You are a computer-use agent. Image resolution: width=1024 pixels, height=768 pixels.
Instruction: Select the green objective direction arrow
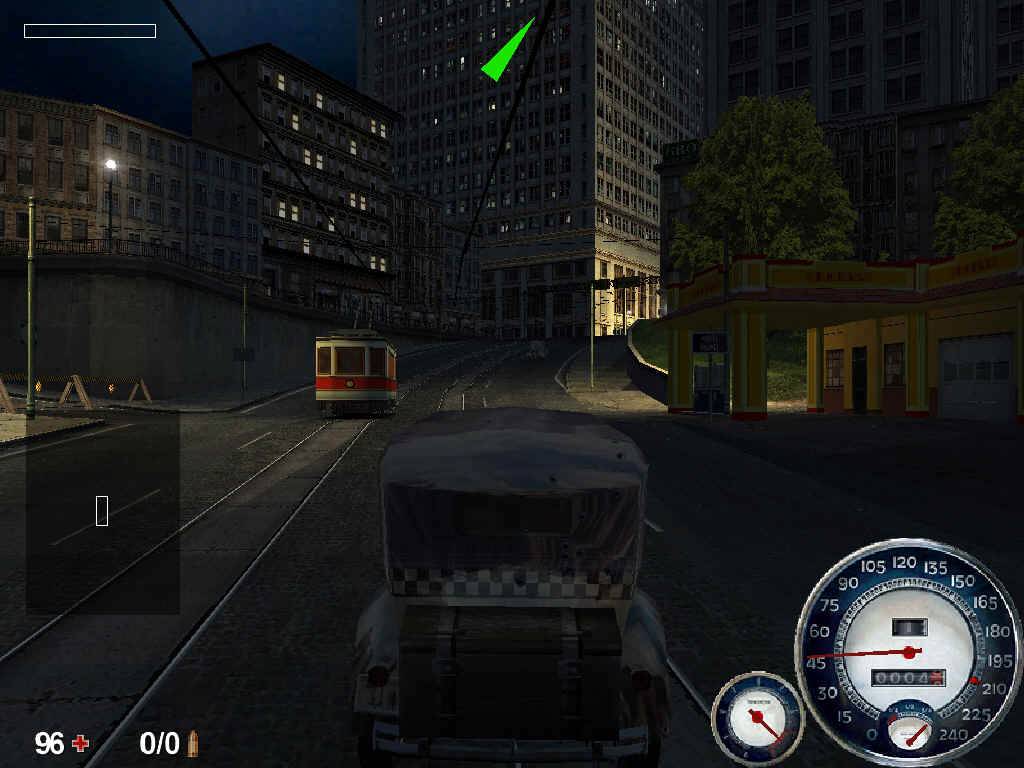point(506,52)
